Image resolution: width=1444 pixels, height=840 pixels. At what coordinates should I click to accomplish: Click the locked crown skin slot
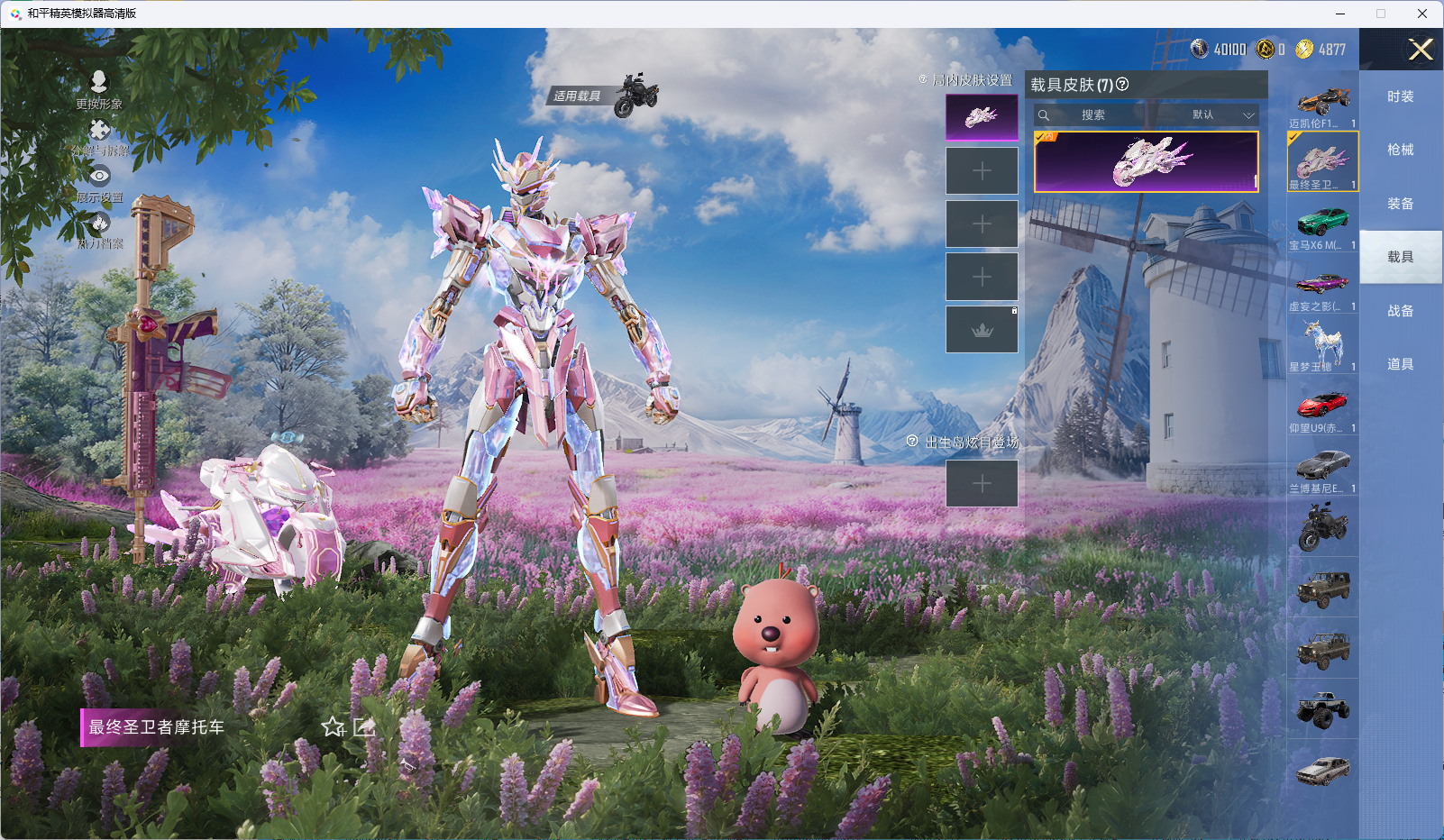pyautogui.click(x=982, y=330)
